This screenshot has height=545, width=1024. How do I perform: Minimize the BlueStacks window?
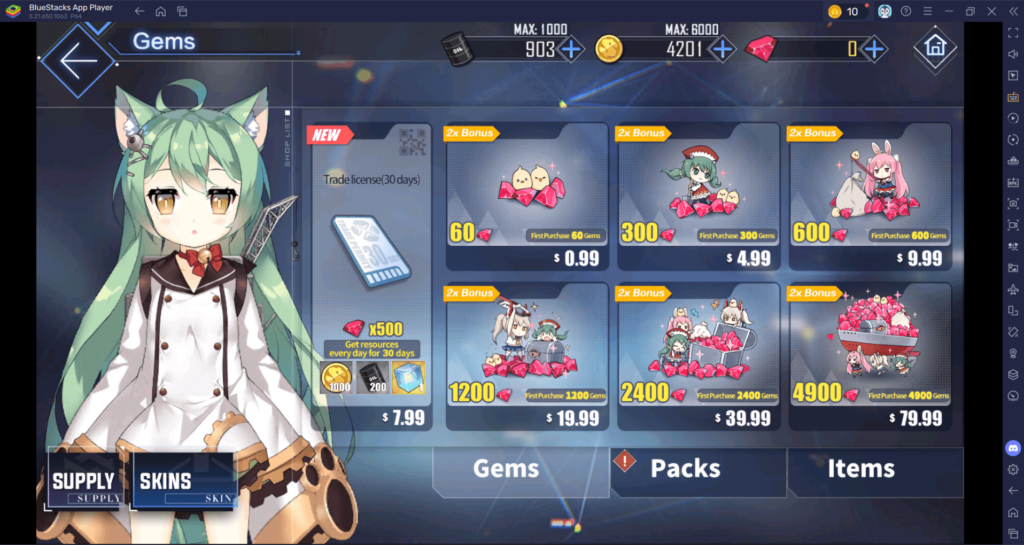tap(948, 11)
